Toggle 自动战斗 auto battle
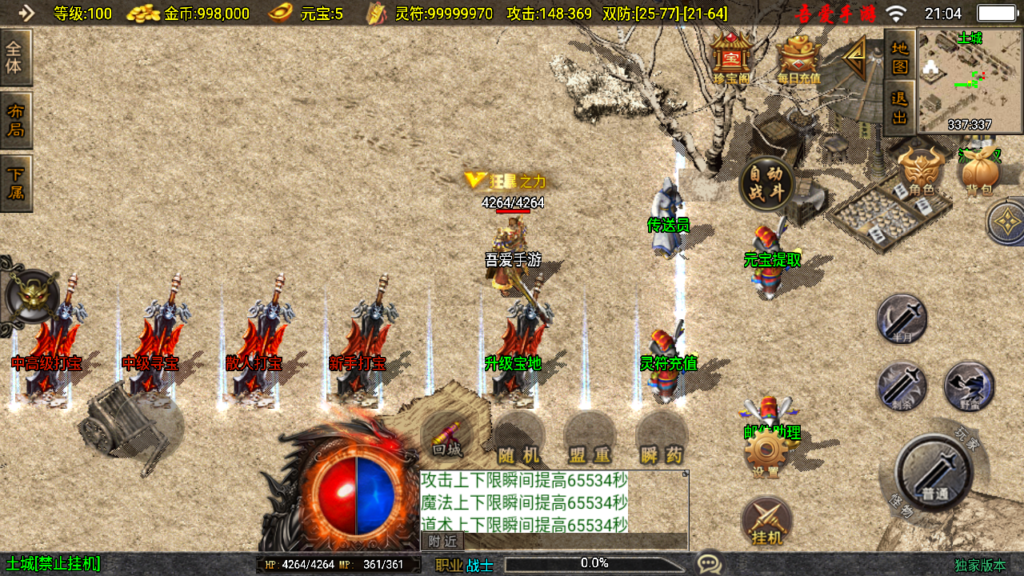Screen dimensions: 1024x576 click(x=767, y=183)
